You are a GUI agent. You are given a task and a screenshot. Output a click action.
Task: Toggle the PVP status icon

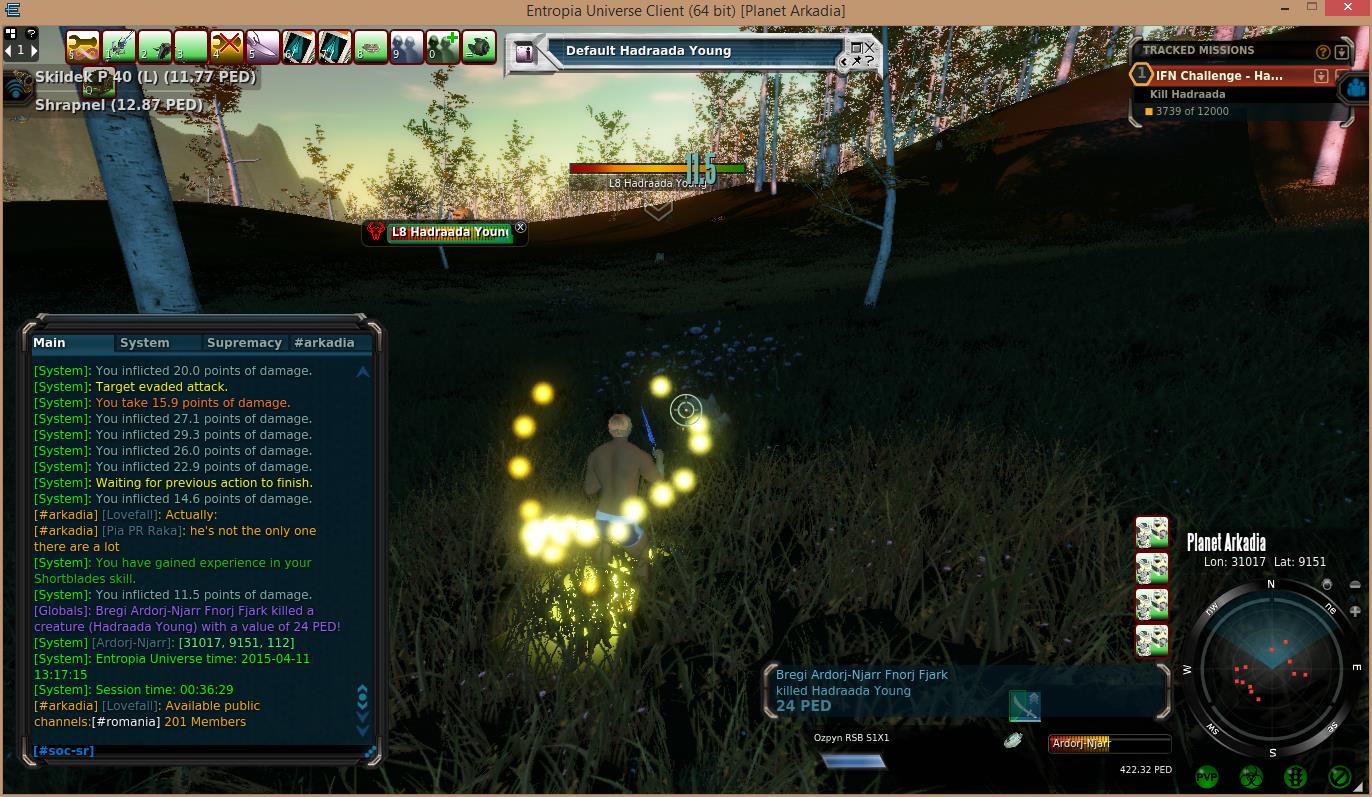point(1207,777)
